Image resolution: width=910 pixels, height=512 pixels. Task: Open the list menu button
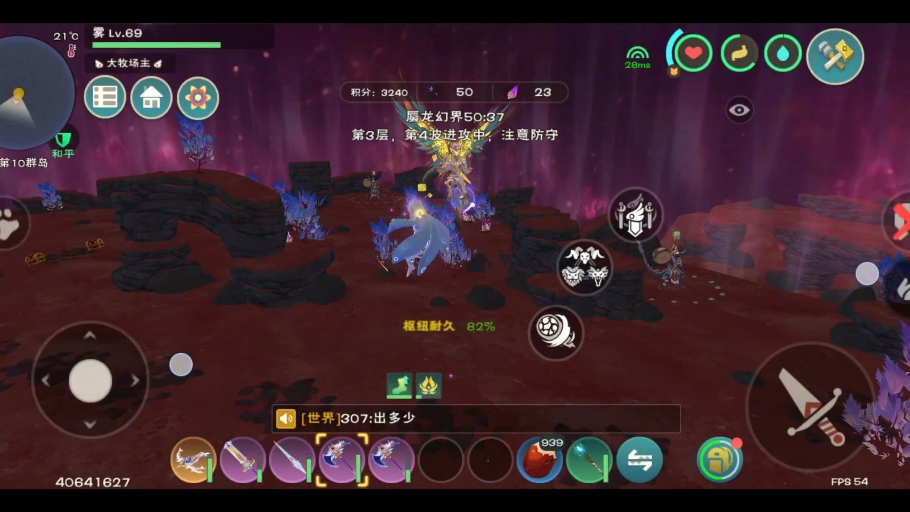(x=105, y=98)
